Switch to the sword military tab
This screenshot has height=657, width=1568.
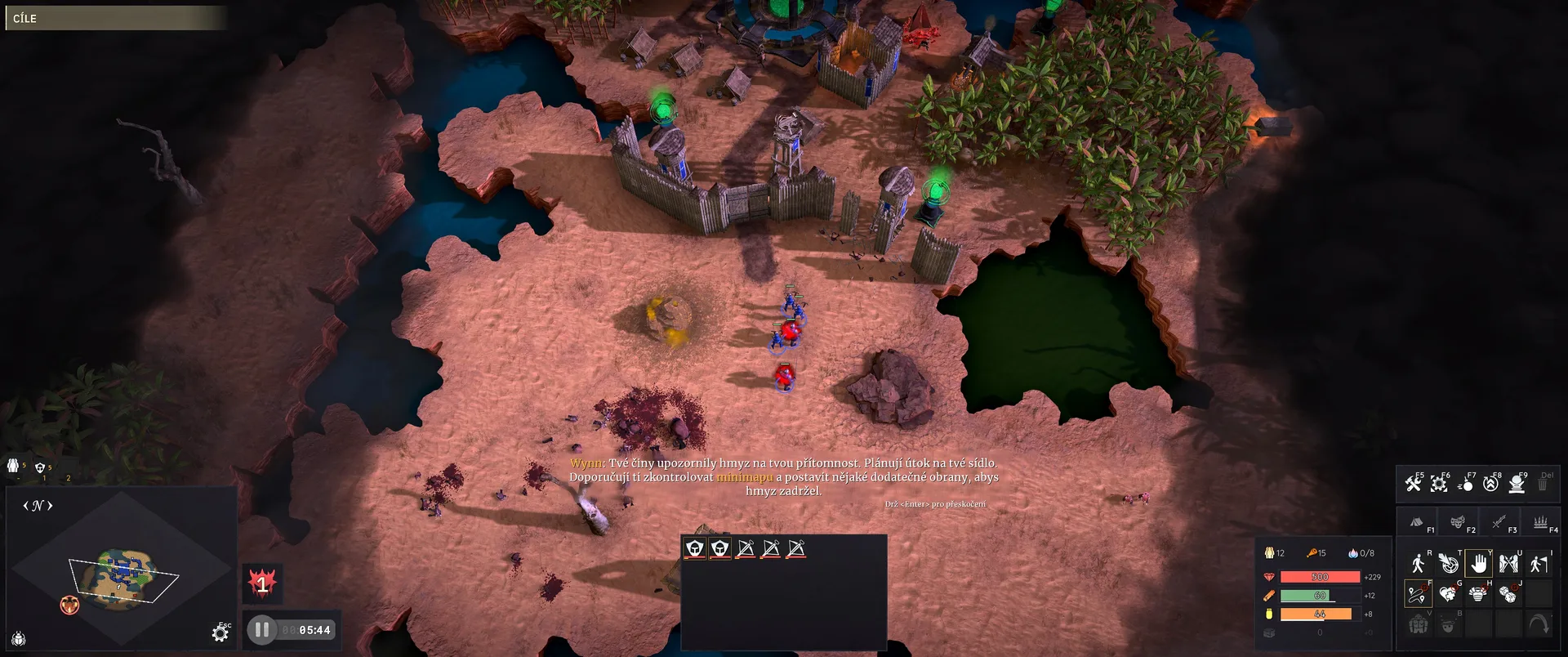[1499, 521]
